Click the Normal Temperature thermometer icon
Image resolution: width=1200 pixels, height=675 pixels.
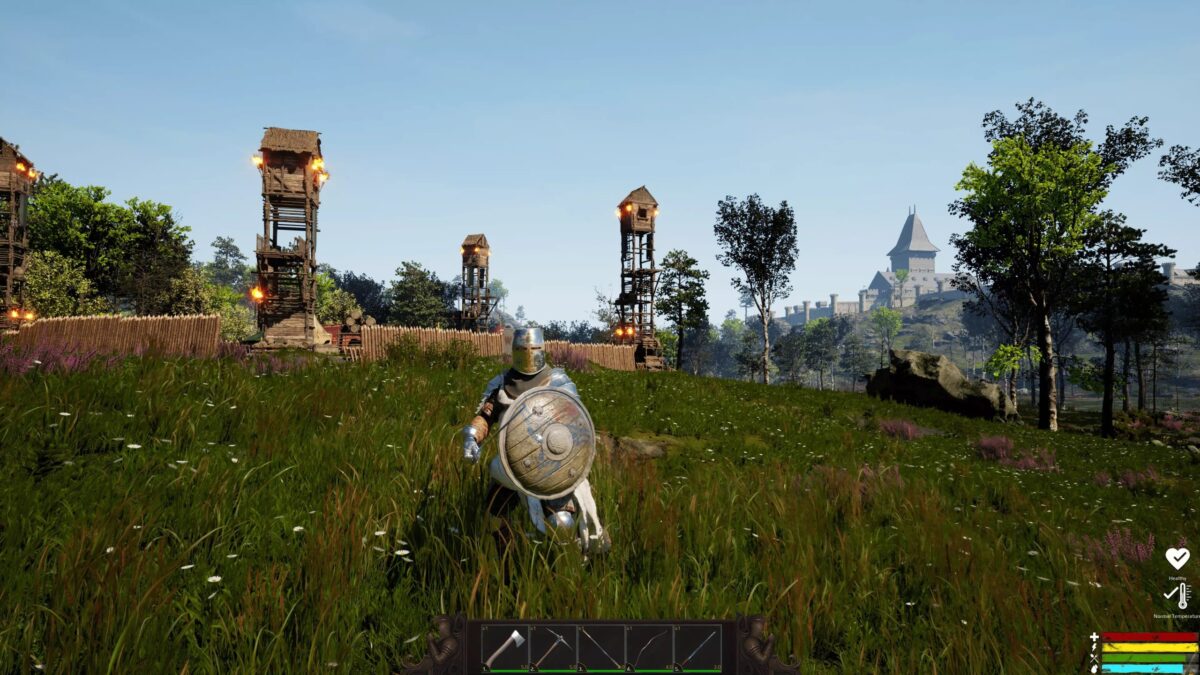point(1178,596)
